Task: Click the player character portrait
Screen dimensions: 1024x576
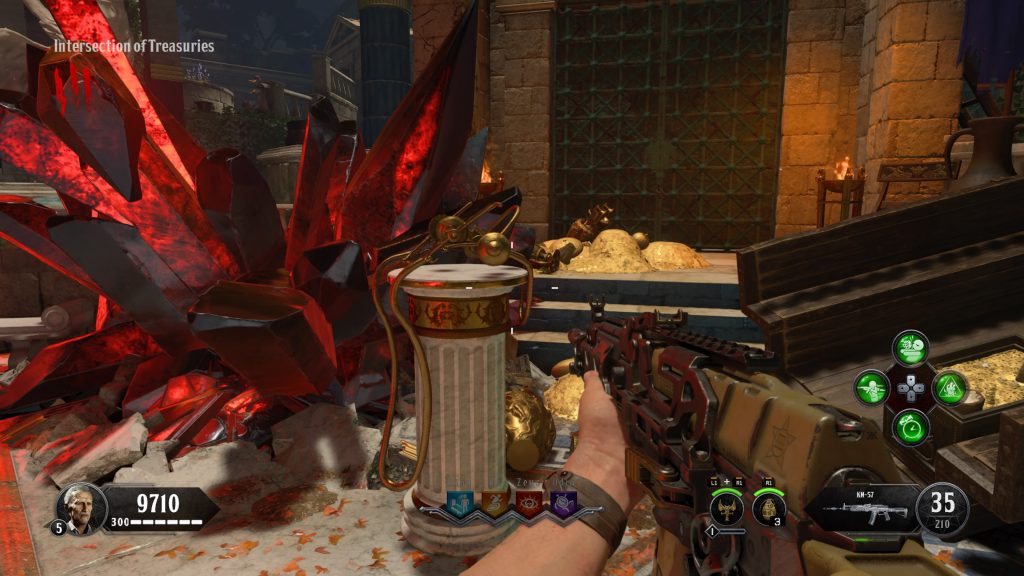Action: pyautogui.click(x=80, y=508)
